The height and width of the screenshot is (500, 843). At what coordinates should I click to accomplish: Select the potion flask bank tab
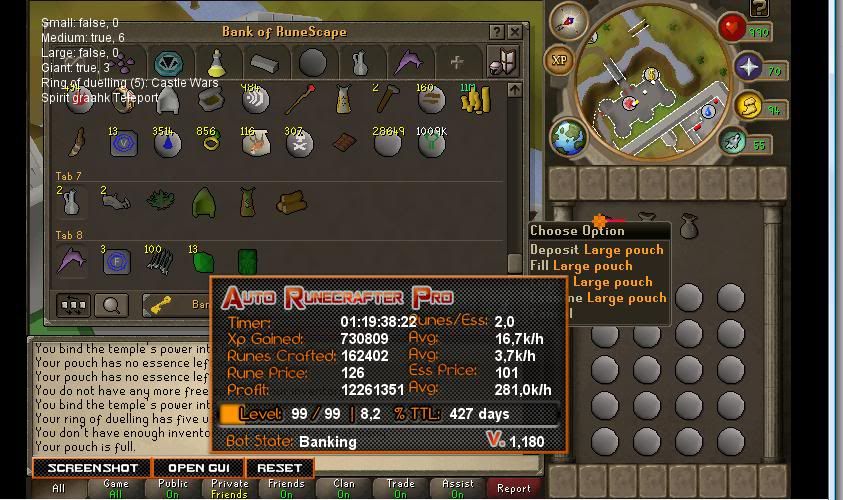coord(216,63)
